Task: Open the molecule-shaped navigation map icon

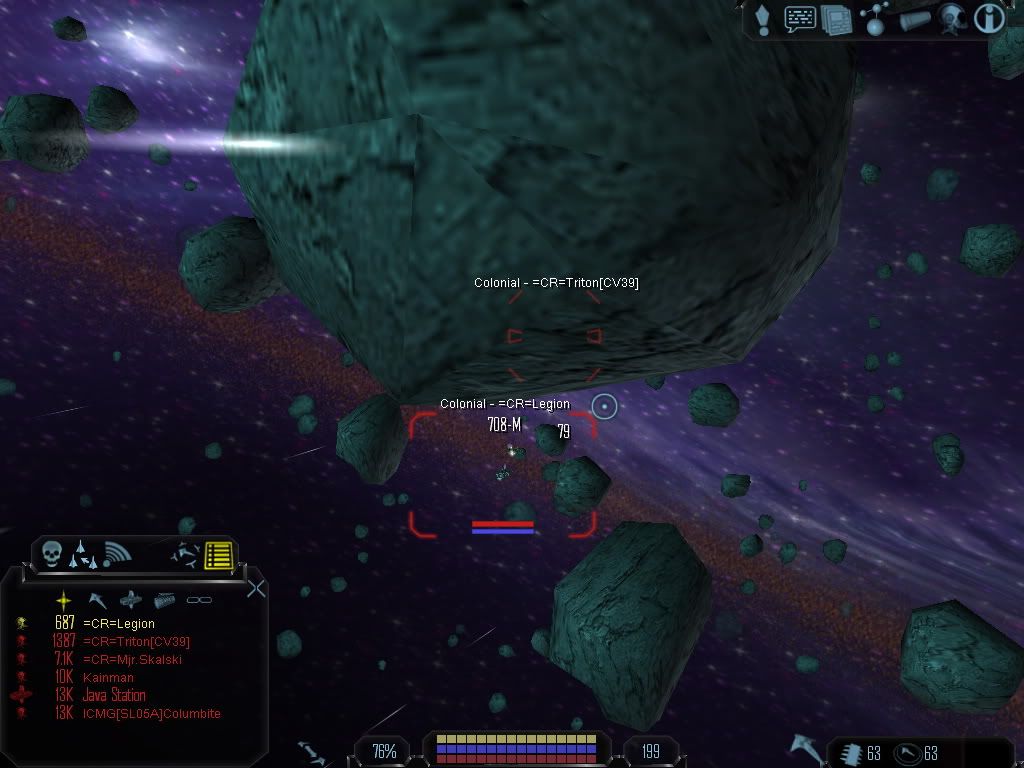Action: [x=875, y=20]
